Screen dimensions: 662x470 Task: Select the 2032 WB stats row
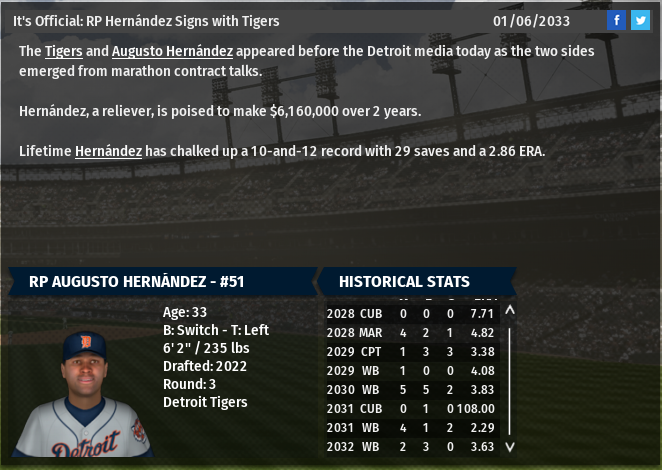(x=410, y=446)
